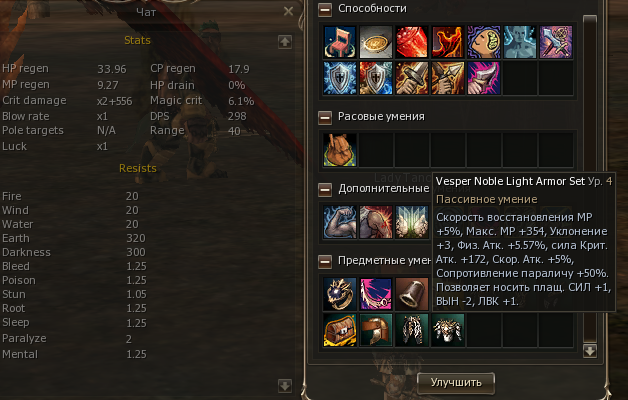Select the purple head silhouette skill
The height and width of the screenshot is (400, 628).
(x=483, y=43)
